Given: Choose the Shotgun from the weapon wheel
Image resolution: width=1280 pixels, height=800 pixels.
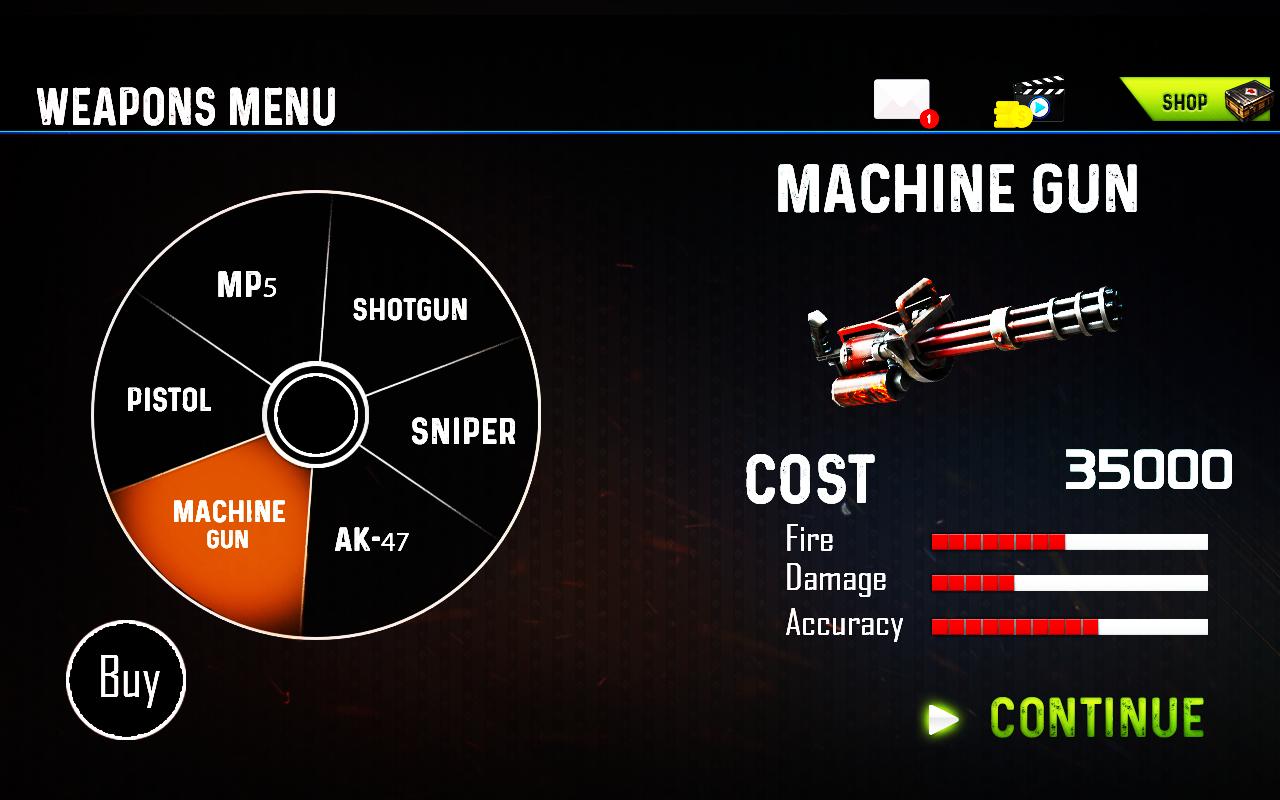Looking at the screenshot, I should (410, 309).
